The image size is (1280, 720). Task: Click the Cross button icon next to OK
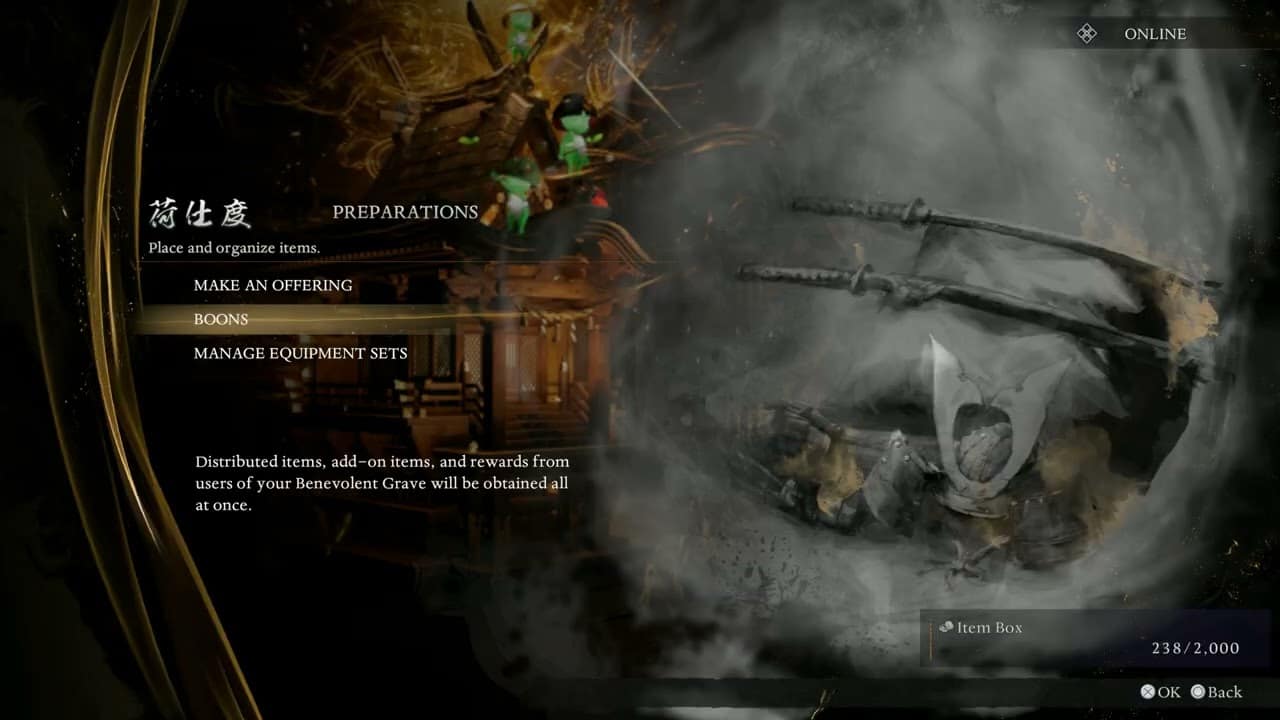pos(1149,691)
